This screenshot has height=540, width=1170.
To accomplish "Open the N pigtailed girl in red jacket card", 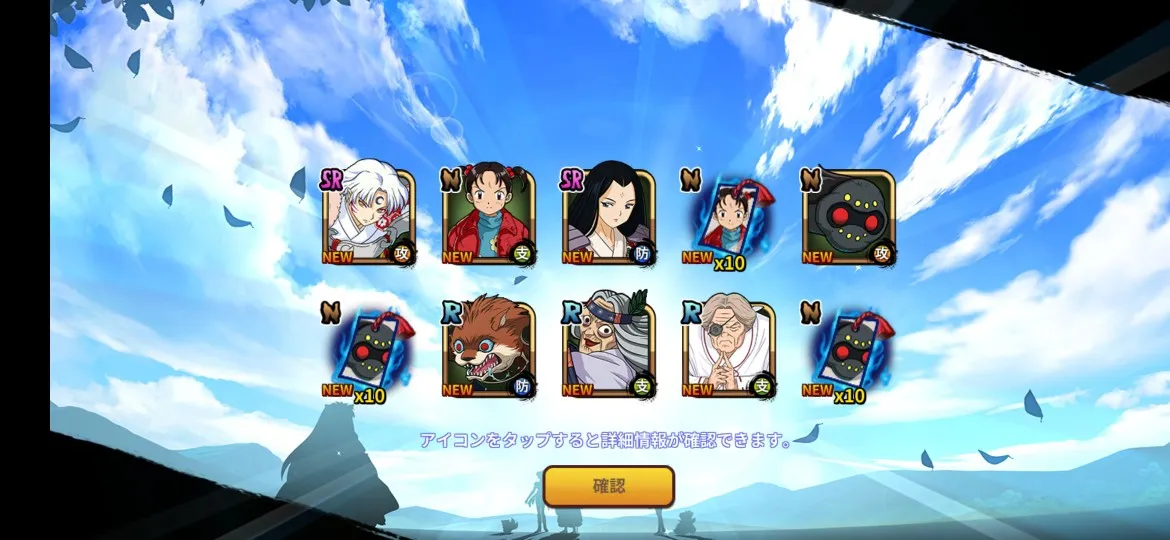I will (x=488, y=219).
